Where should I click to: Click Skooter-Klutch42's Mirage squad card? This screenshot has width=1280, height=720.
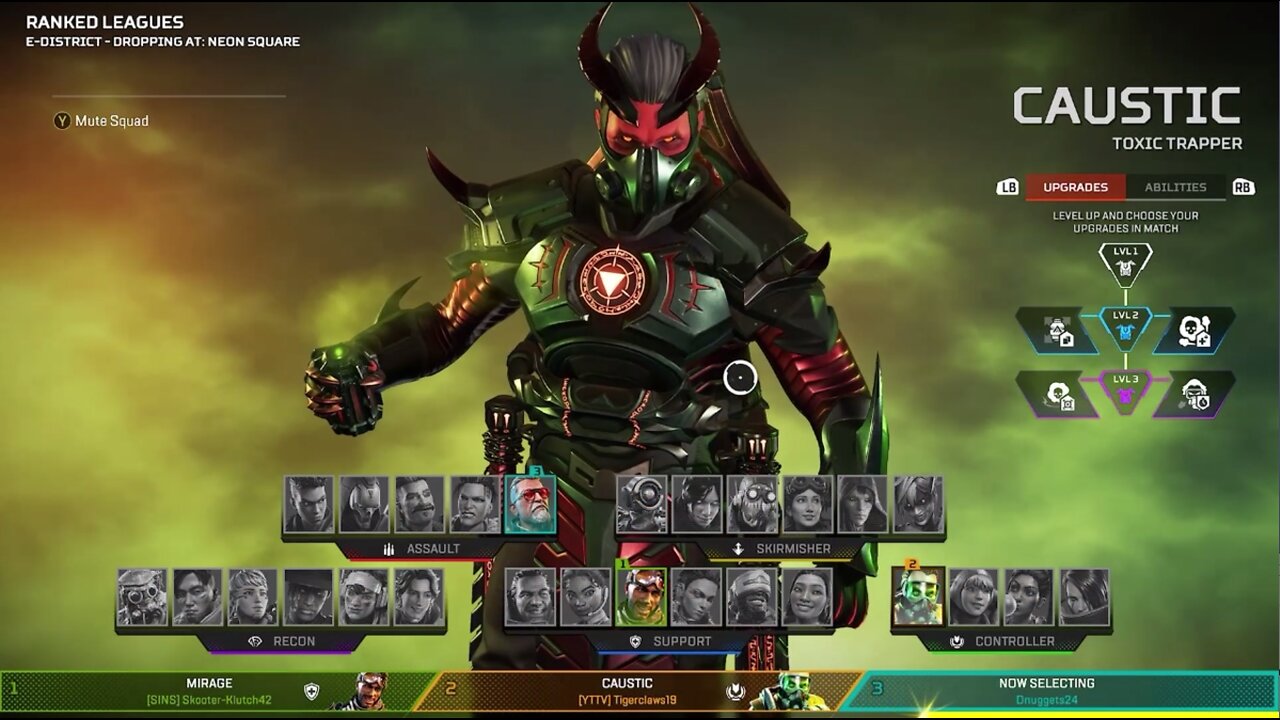[215, 691]
